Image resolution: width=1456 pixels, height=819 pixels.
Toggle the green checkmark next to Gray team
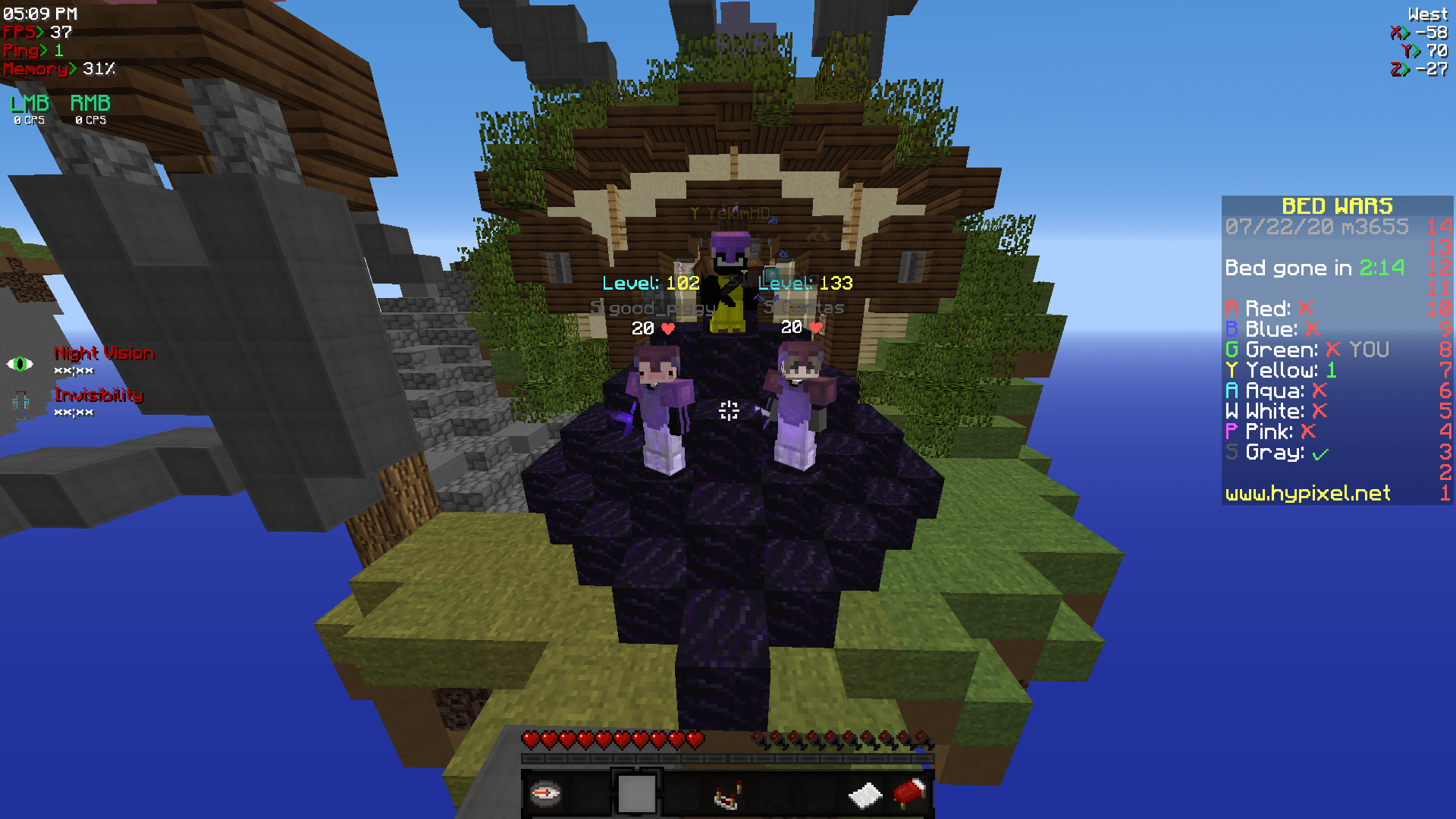(x=1319, y=453)
